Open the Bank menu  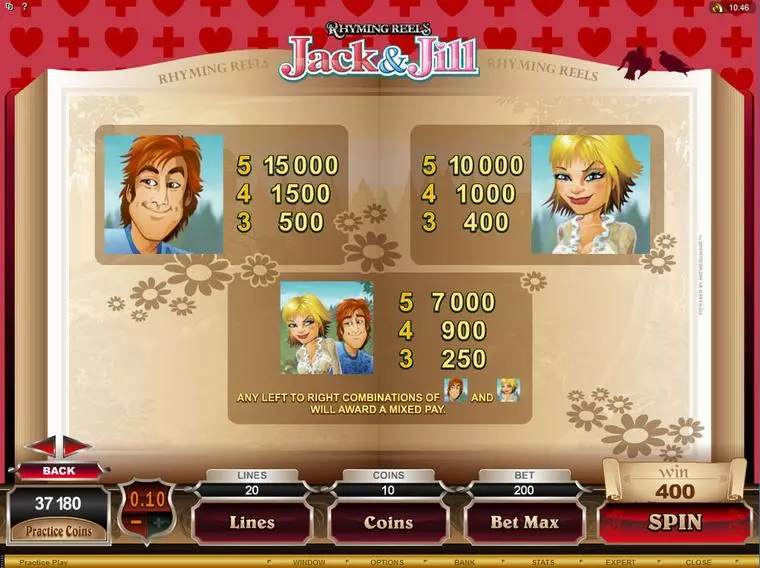(463, 562)
